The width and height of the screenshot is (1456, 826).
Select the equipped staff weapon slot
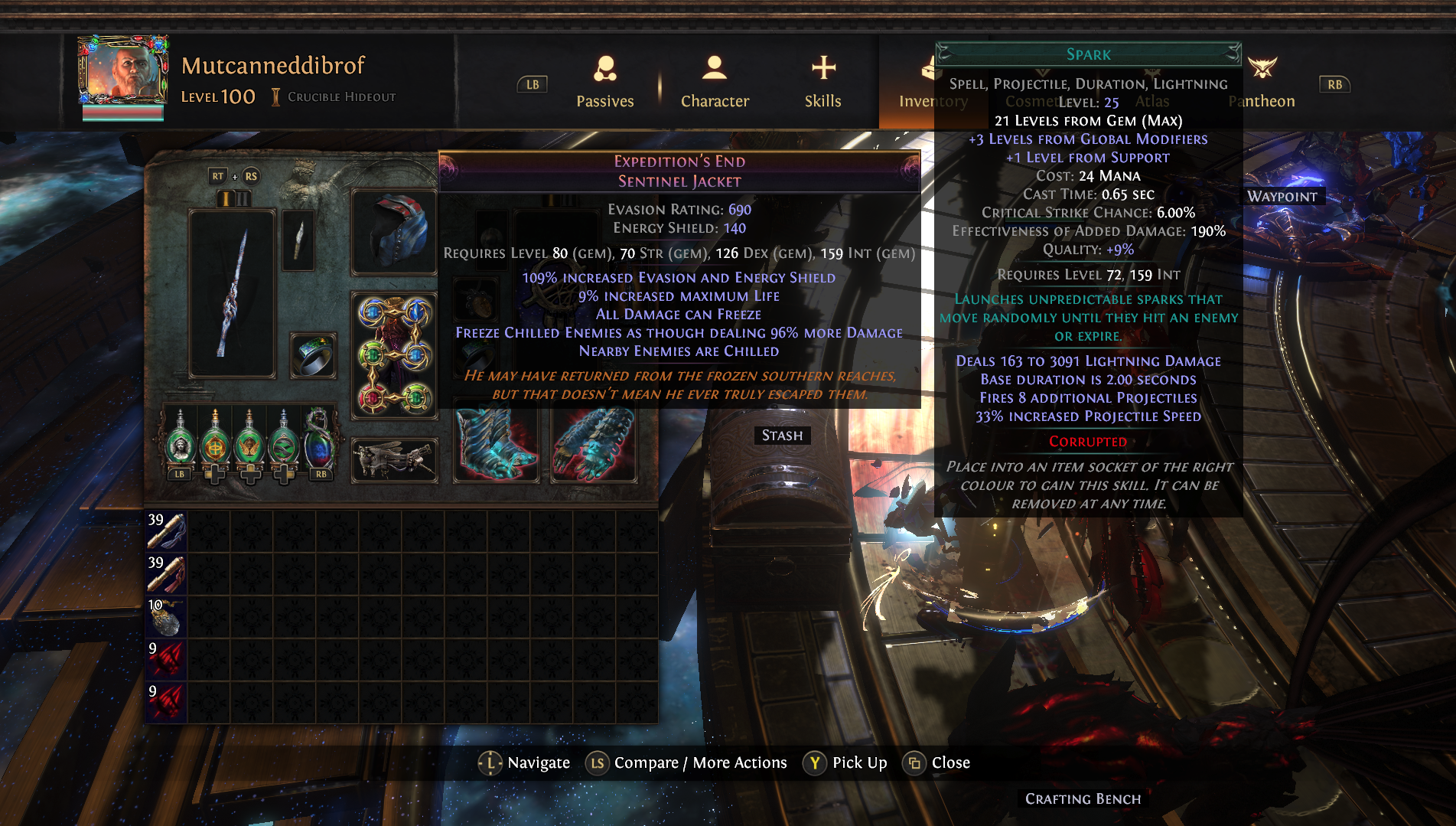pos(232,294)
